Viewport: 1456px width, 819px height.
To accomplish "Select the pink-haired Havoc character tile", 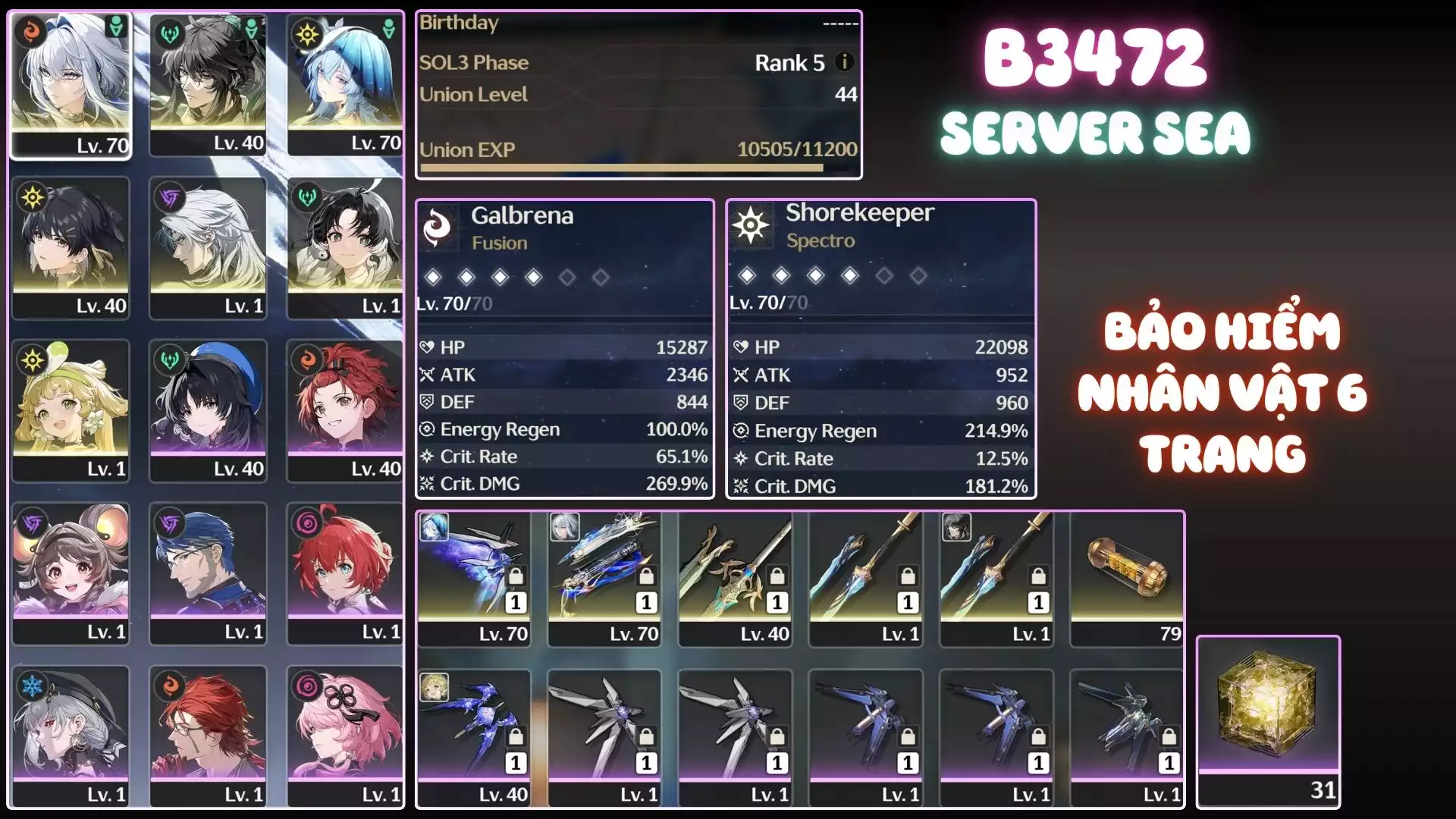I will point(345,736).
